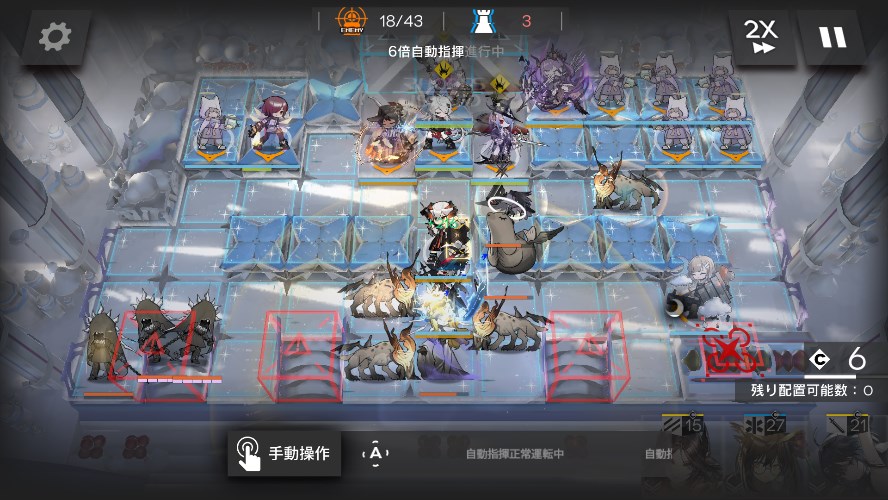The width and height of the screenshot is (888, 500).
Task: Switch to manual control with 手動操作
Action: pyautogui.click(x=284, y=454)
